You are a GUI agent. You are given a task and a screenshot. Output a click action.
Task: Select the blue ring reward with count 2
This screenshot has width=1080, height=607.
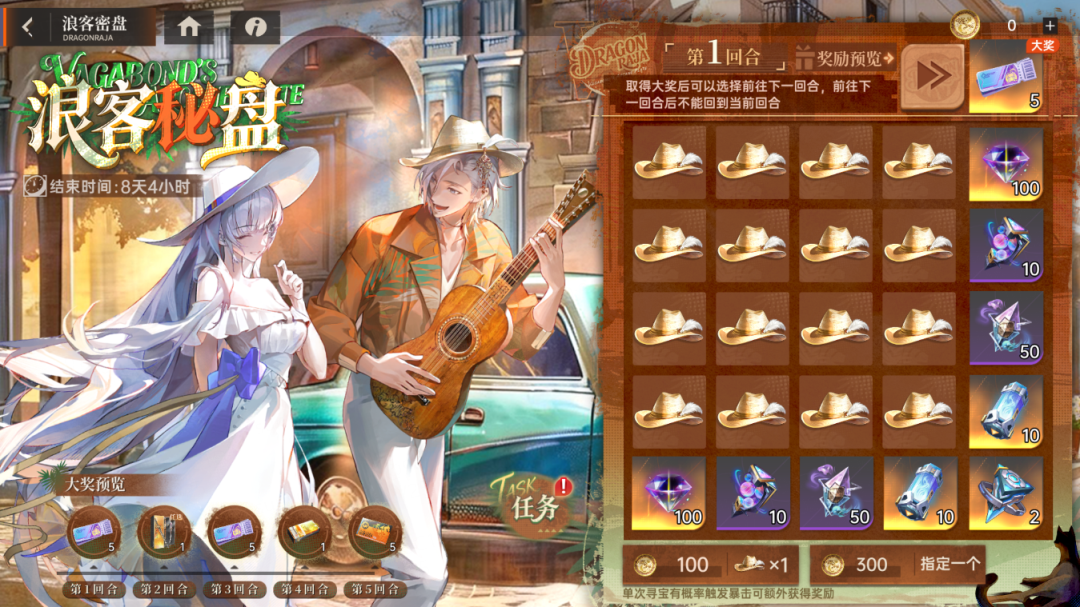pos(1006,494)
